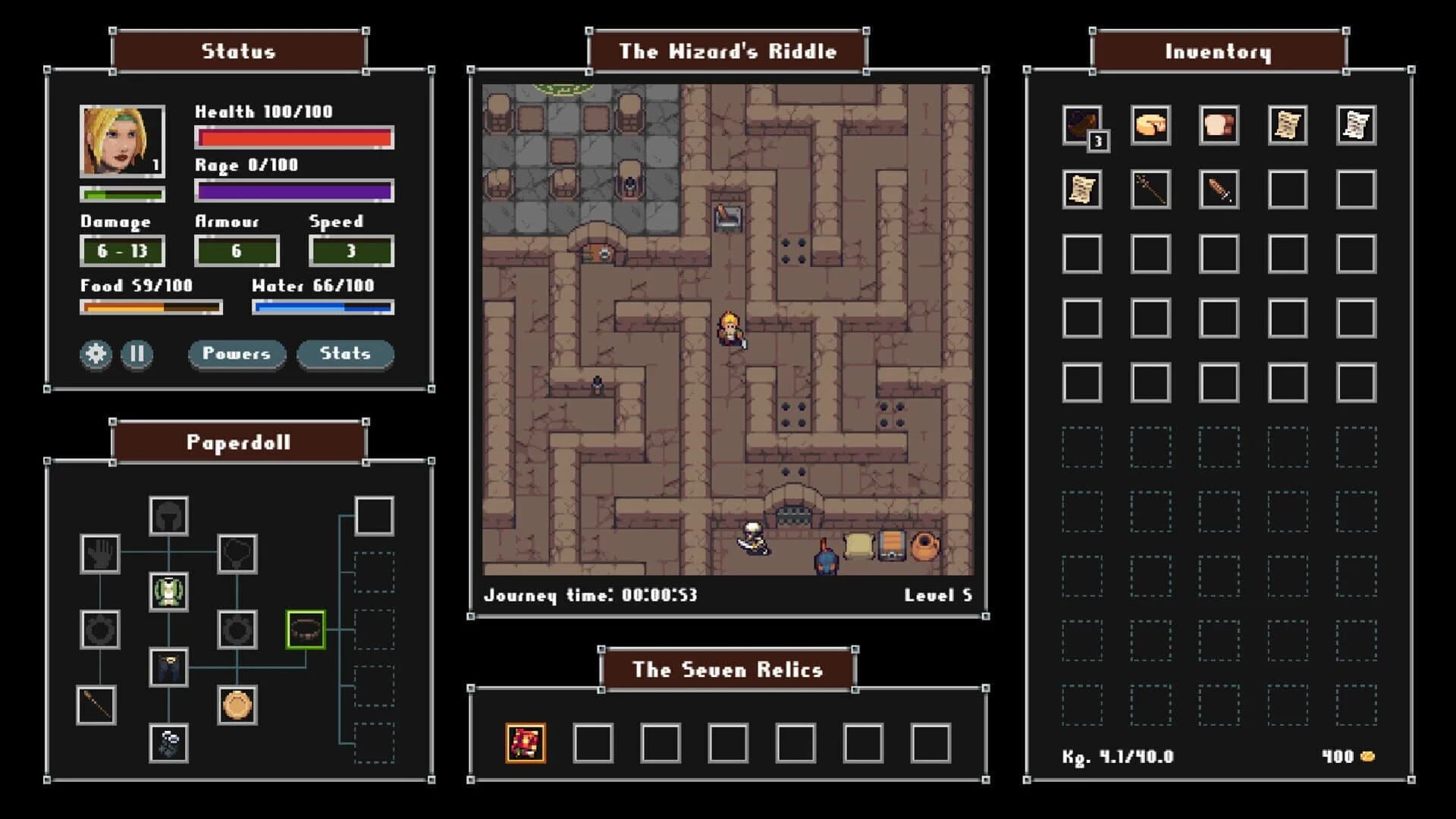Click the Food progress bar
The image size is (1456, 819).
pyautogui.click(x=150, y=307)
